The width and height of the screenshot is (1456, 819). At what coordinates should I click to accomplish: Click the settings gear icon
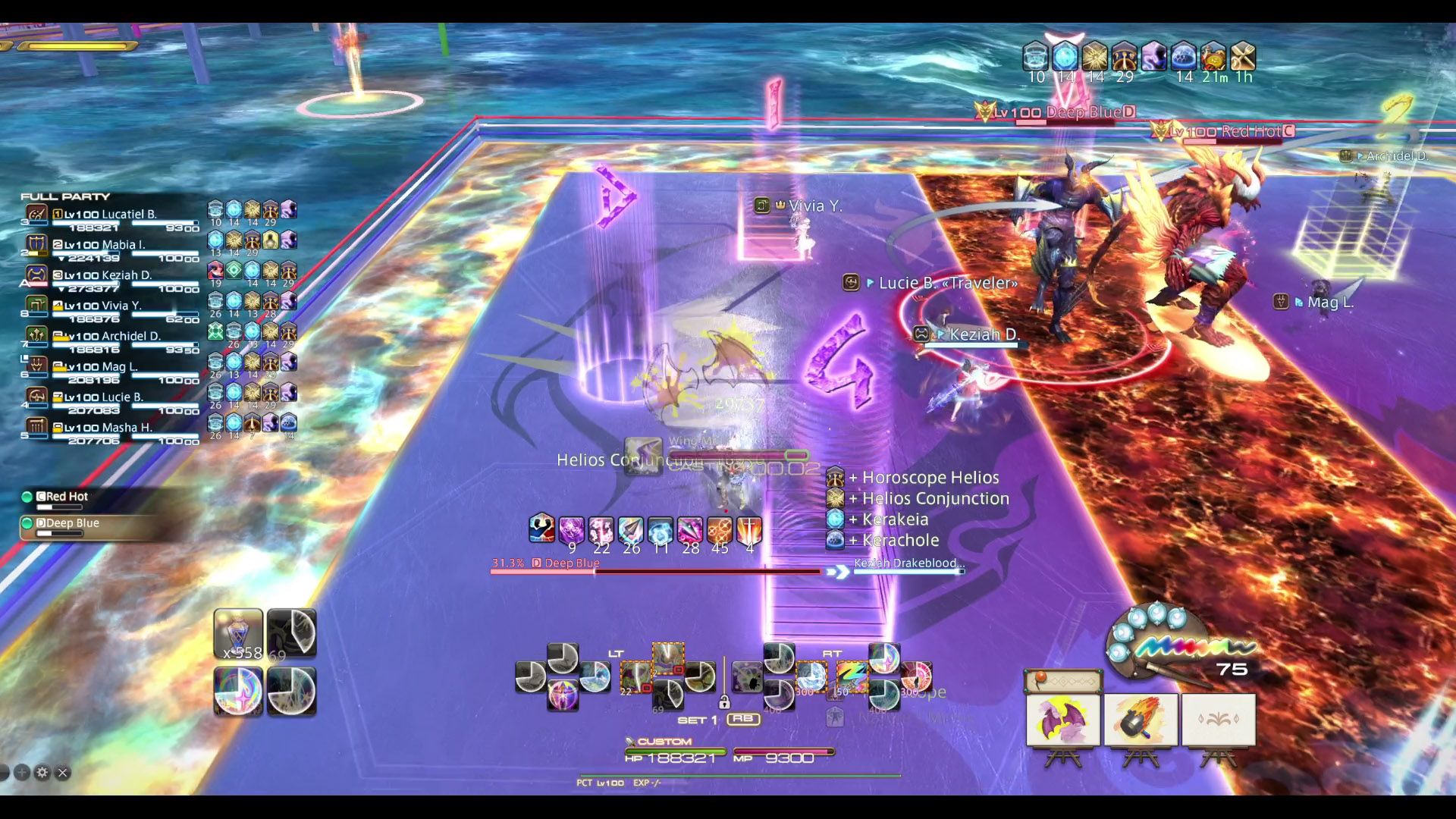(42, 773)
